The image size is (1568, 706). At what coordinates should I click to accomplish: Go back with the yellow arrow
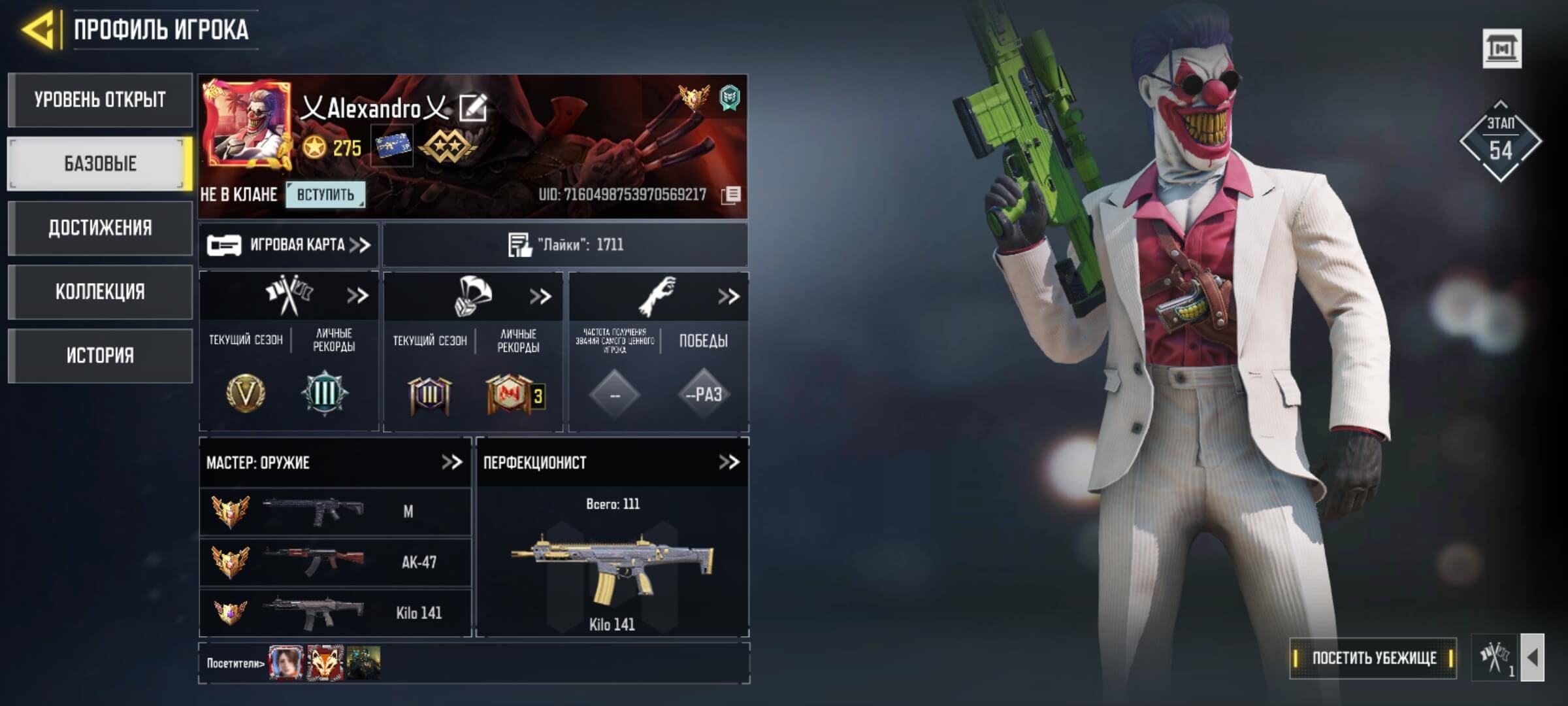(x=38, y=29)
